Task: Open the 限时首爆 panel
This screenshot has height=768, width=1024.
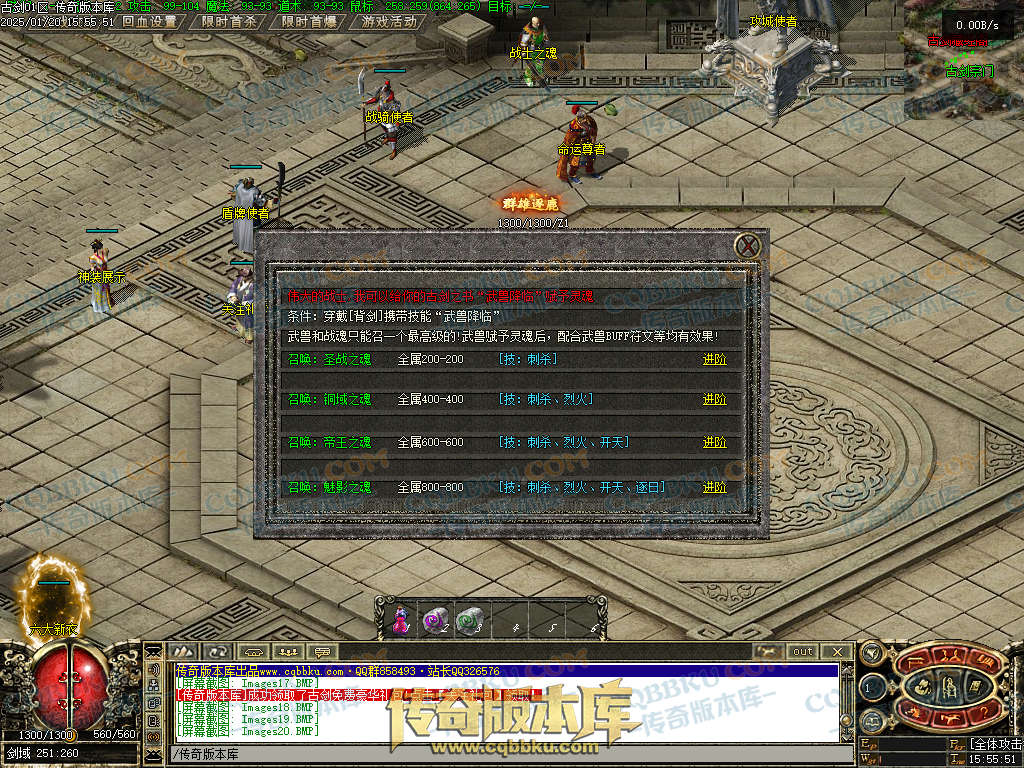Action: pos(308,21)
